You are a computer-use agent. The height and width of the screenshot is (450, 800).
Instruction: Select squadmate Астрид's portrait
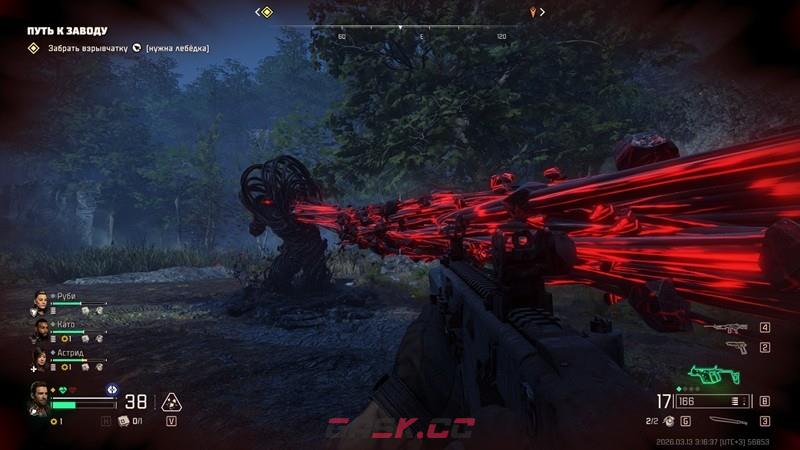40,356
